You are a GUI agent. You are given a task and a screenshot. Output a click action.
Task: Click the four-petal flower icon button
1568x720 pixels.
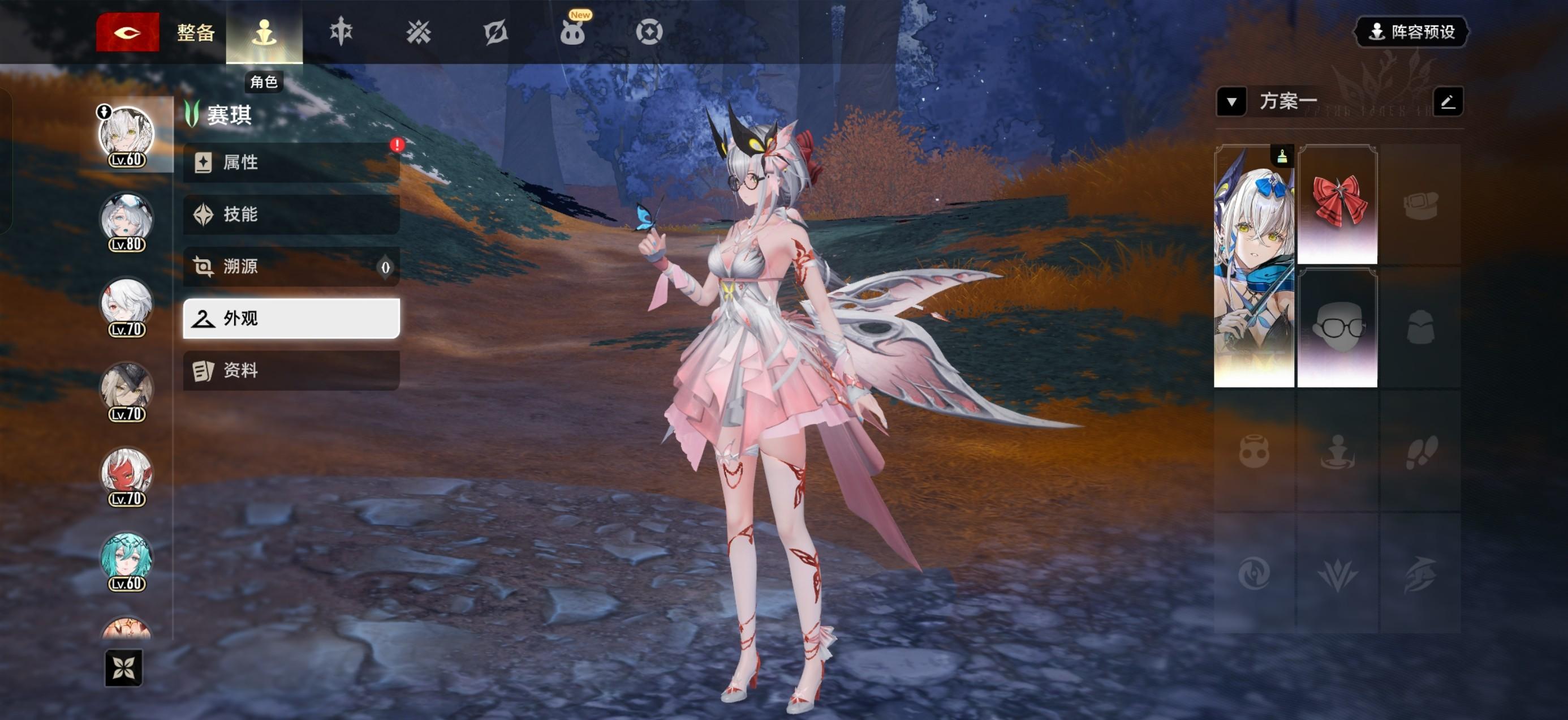click(123, 667)
